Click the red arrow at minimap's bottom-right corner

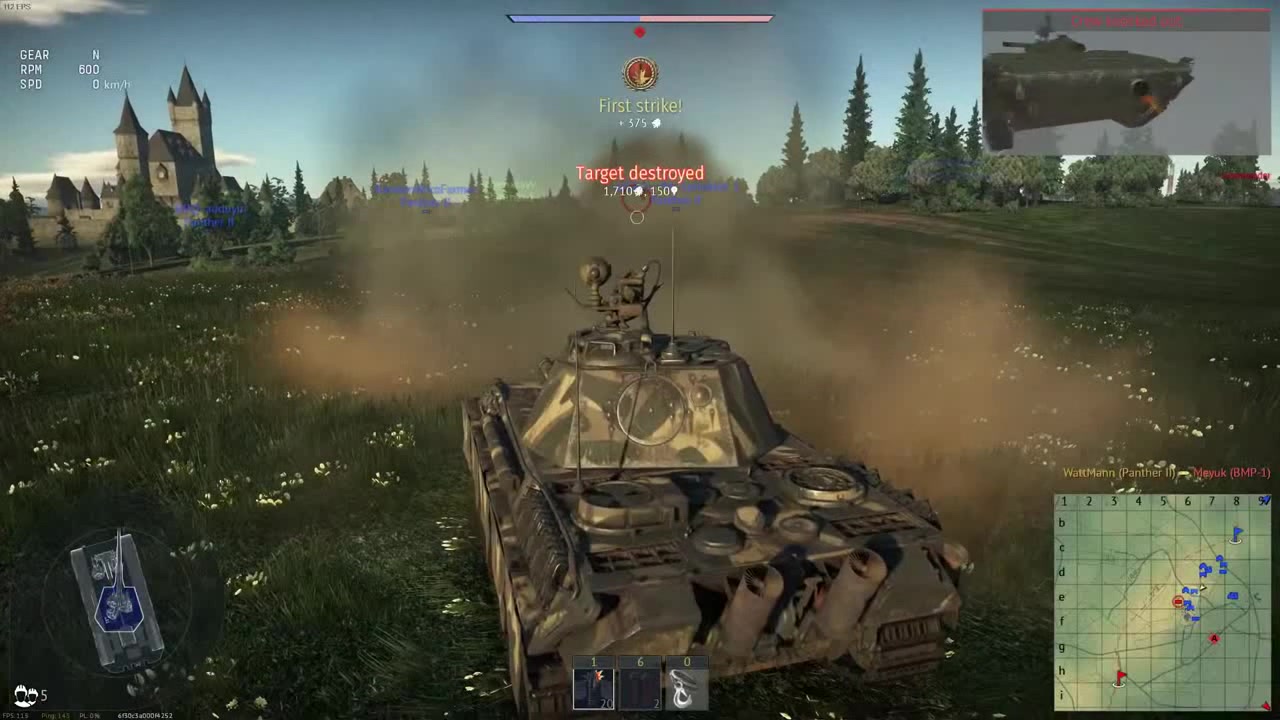pyautogui.click(x=1266, y=704)
